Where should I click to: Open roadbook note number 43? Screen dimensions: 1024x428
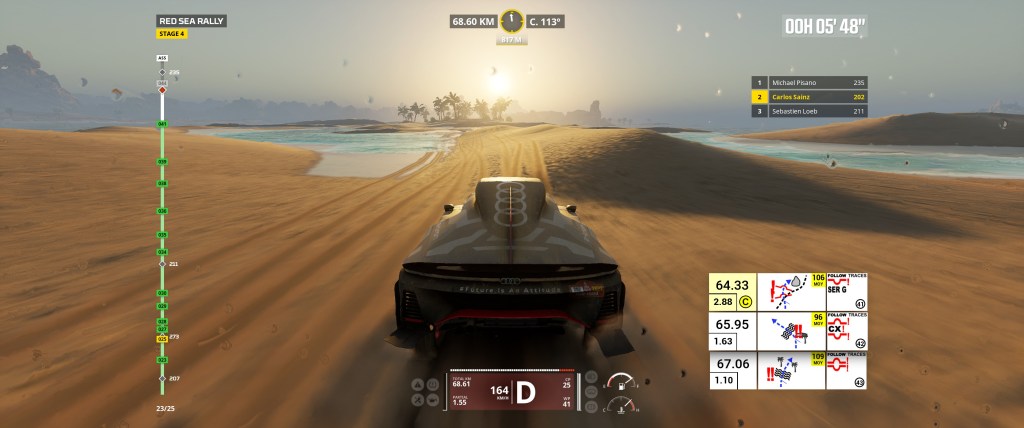[x=860, y=381]
